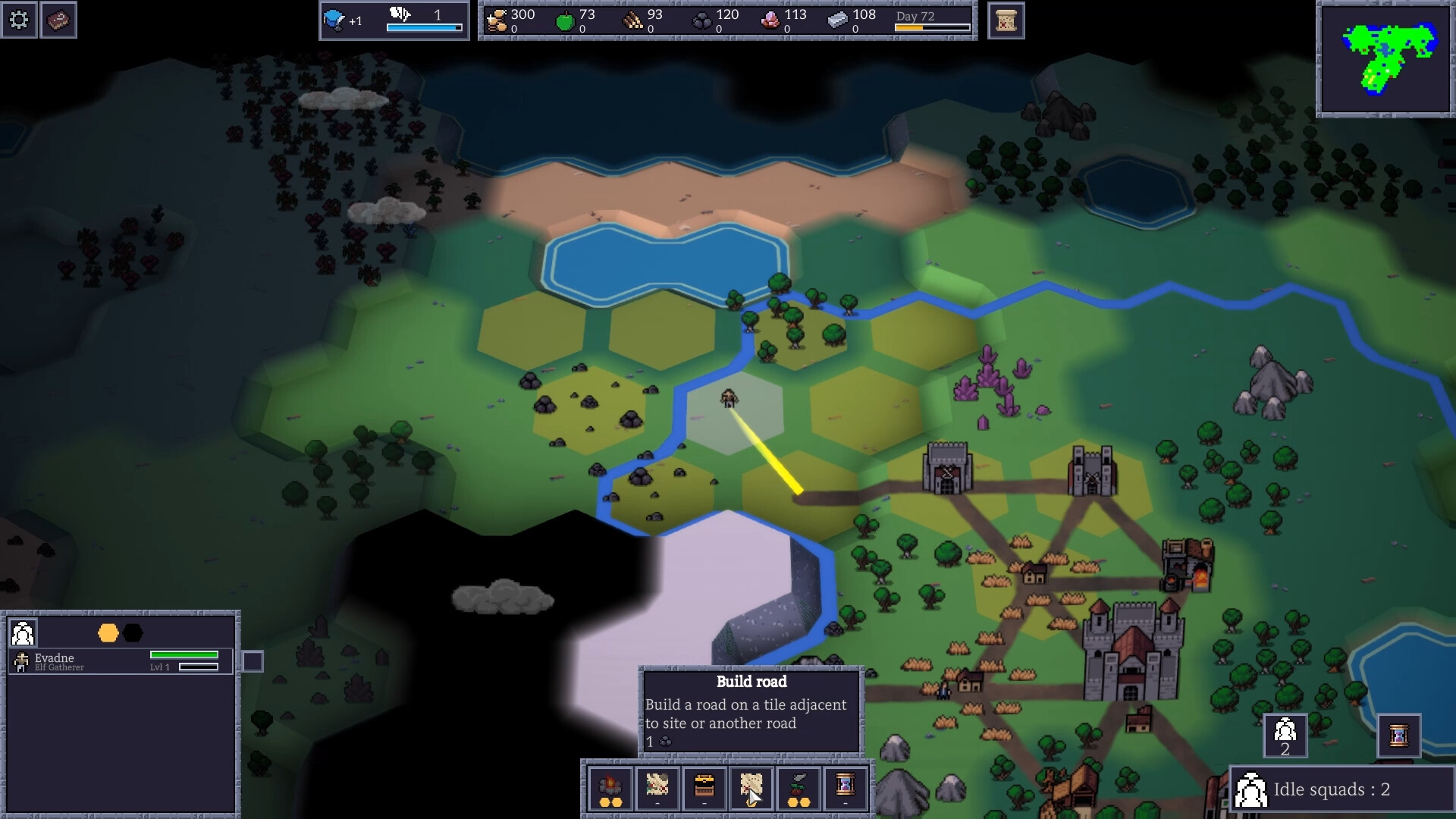Toggle the squad portrait in the unit panel
Screen dimensions: 1456x819
point(23,633)
